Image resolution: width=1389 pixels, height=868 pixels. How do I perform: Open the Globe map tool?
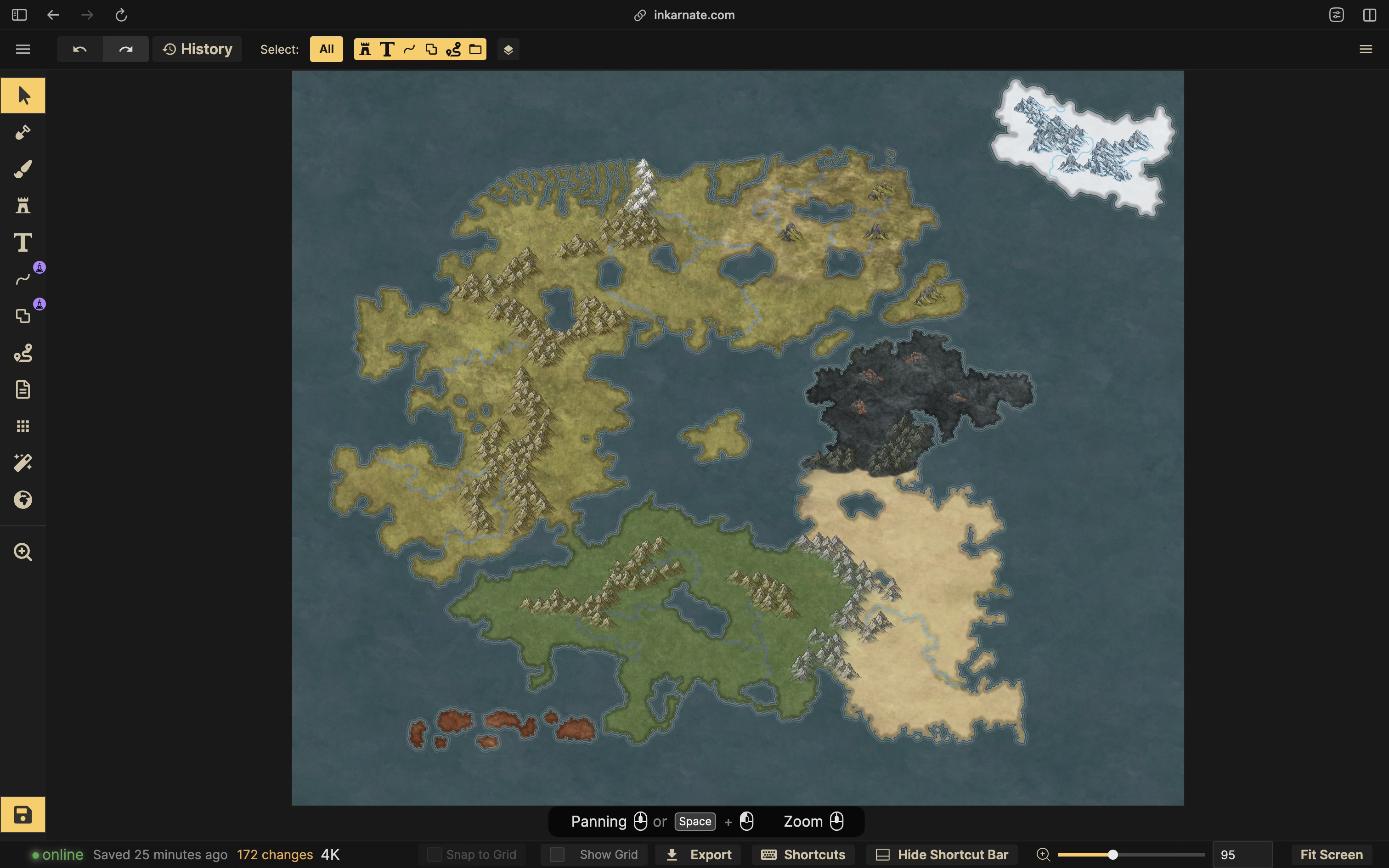point(23,499)
